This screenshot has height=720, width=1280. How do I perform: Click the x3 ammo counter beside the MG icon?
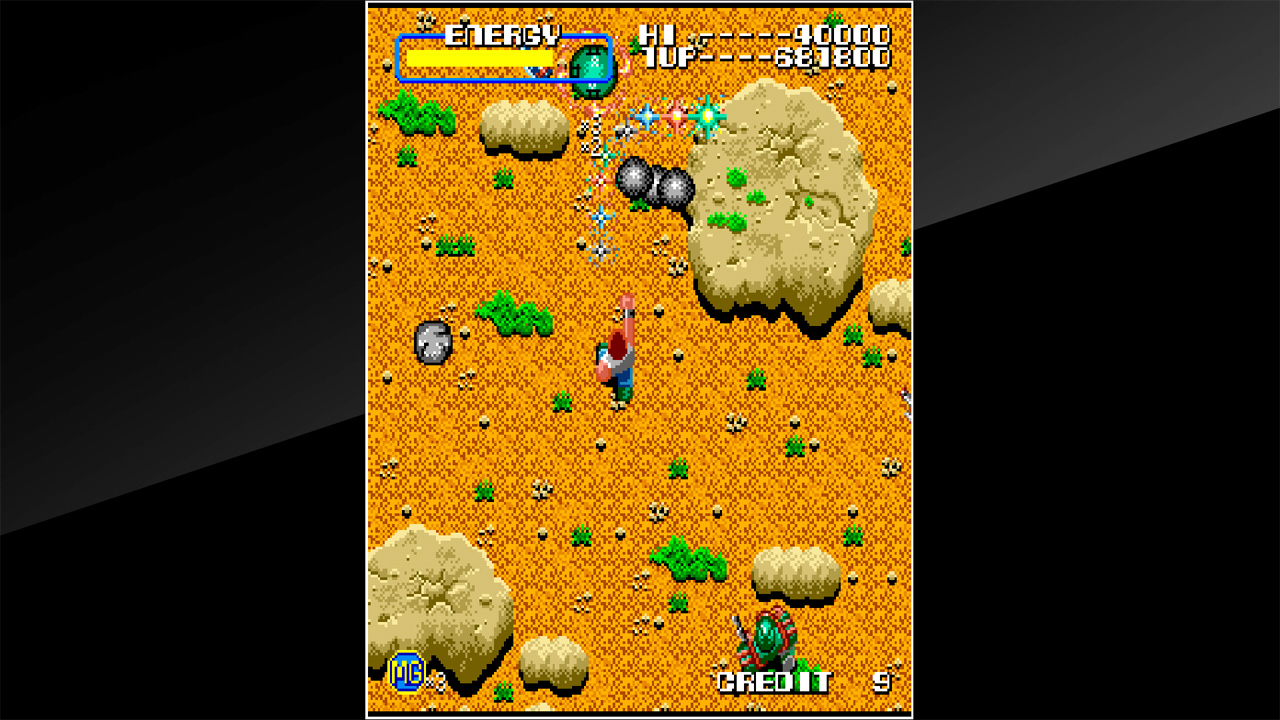point(435,682)
